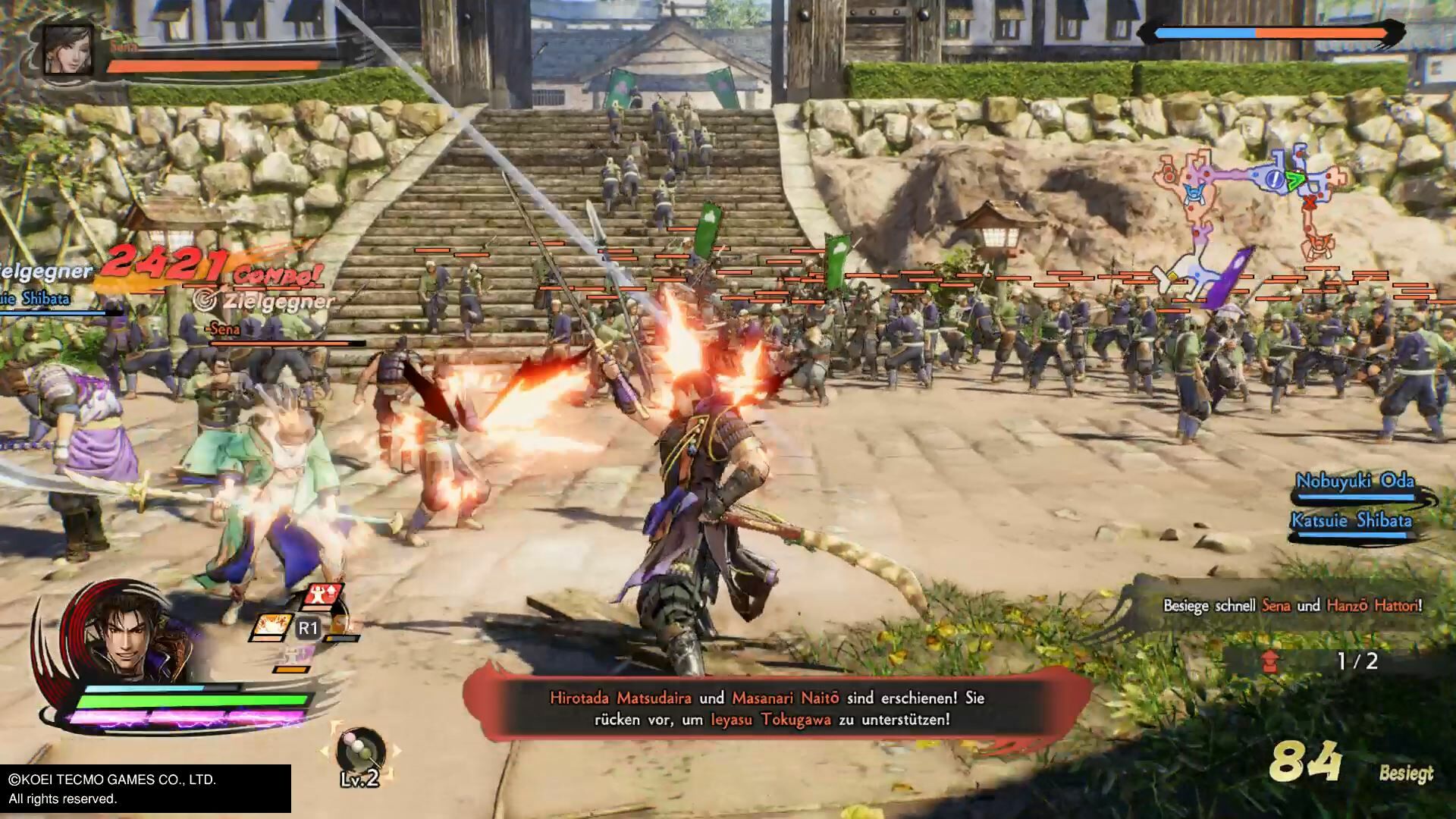Activate the red flexing-figure buff skill
The image size is (1456, 819).
click(x=322, y=596)
